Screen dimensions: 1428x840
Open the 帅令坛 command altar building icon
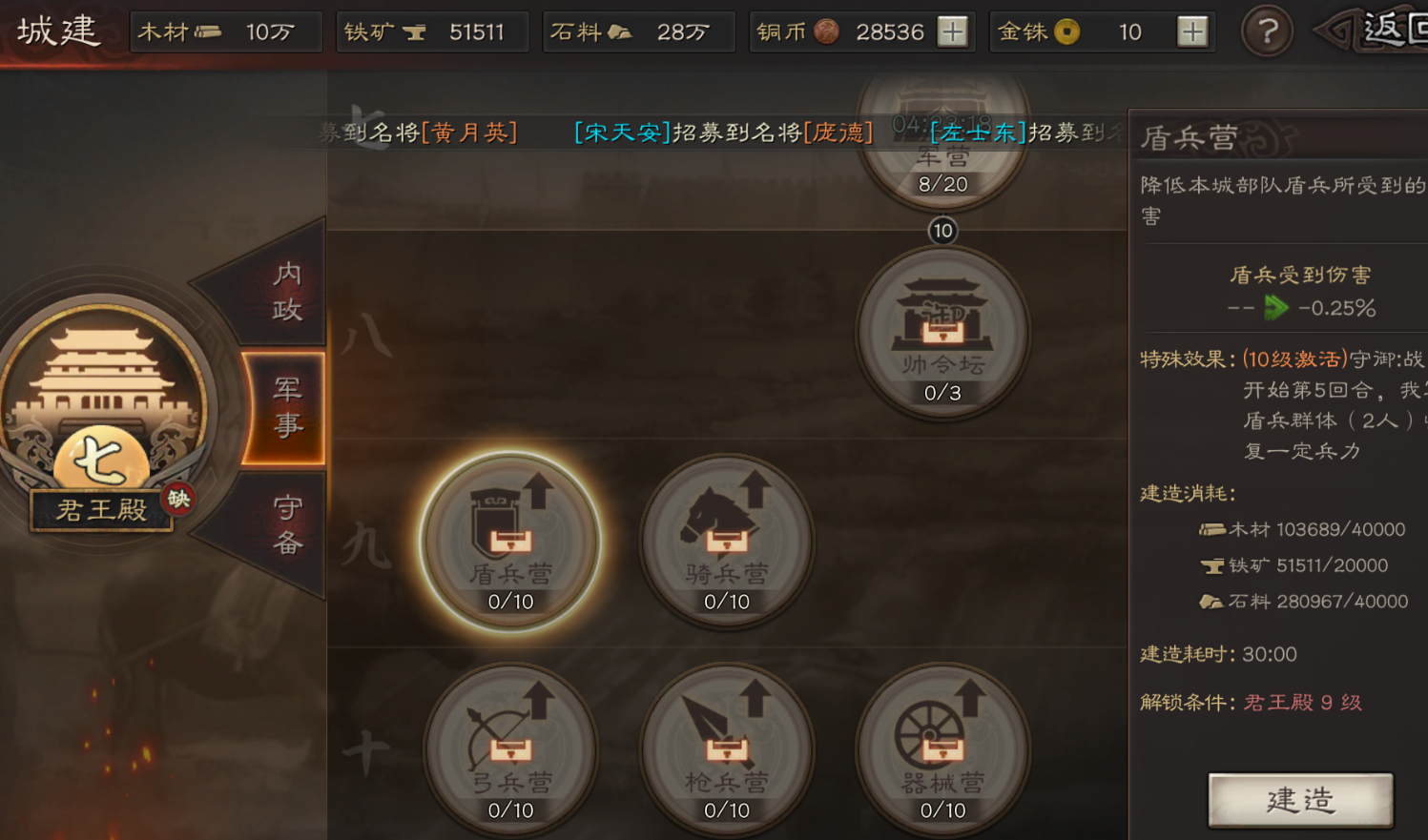(x=943, y=329)
